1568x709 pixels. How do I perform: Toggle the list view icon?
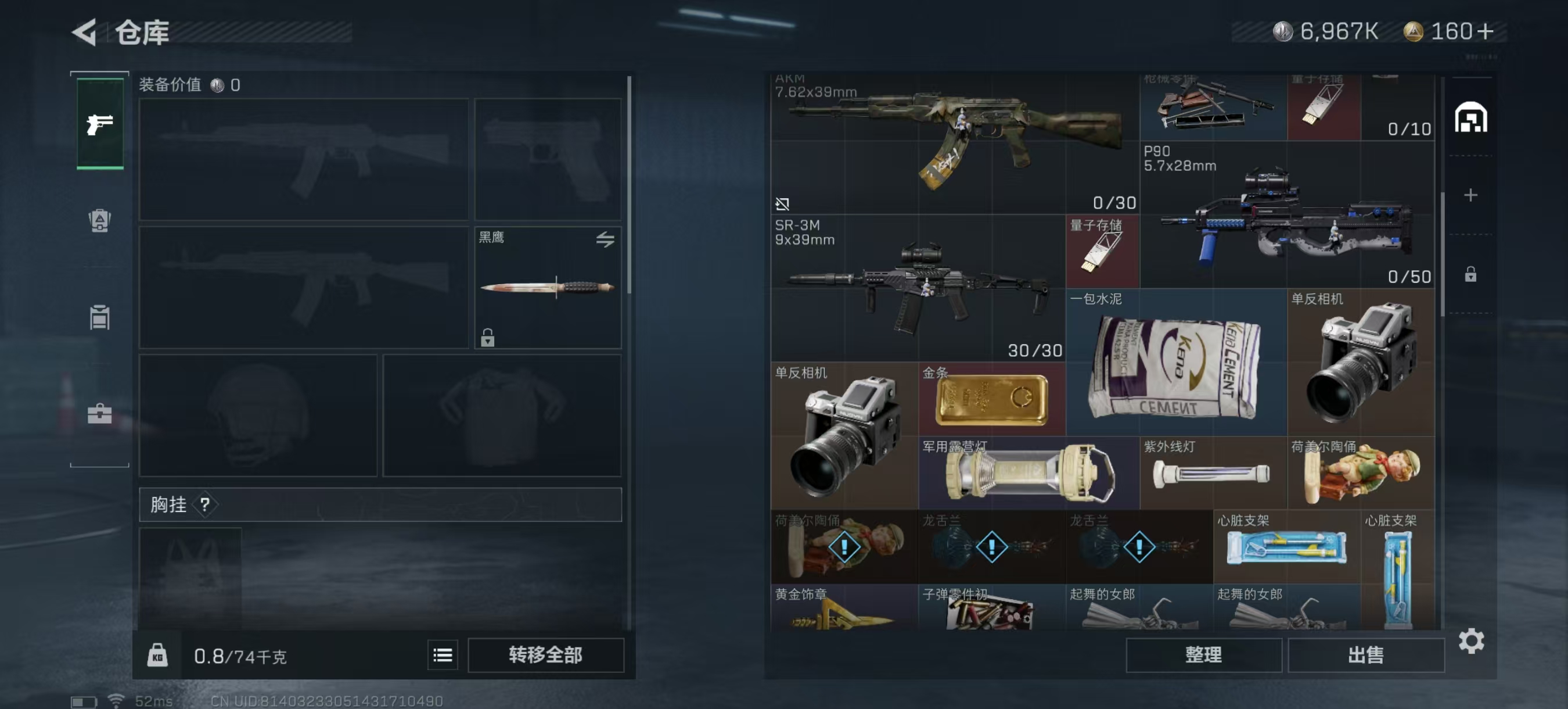click(443, 655)
